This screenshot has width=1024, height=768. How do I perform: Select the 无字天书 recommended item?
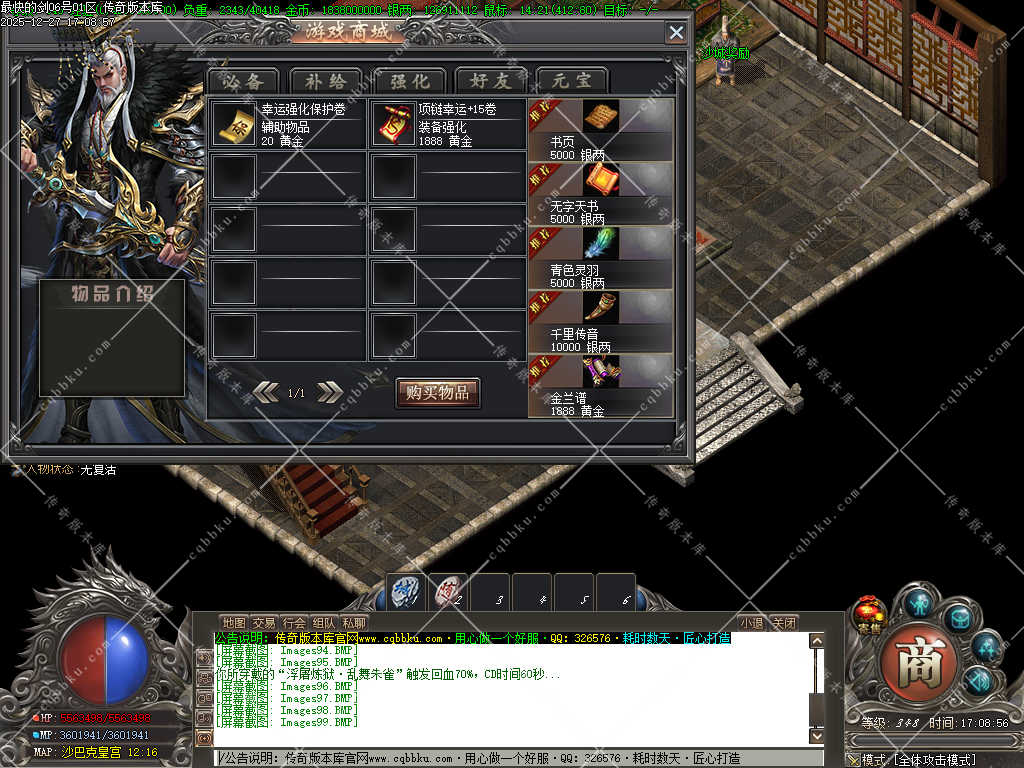[x=601, y=181]
